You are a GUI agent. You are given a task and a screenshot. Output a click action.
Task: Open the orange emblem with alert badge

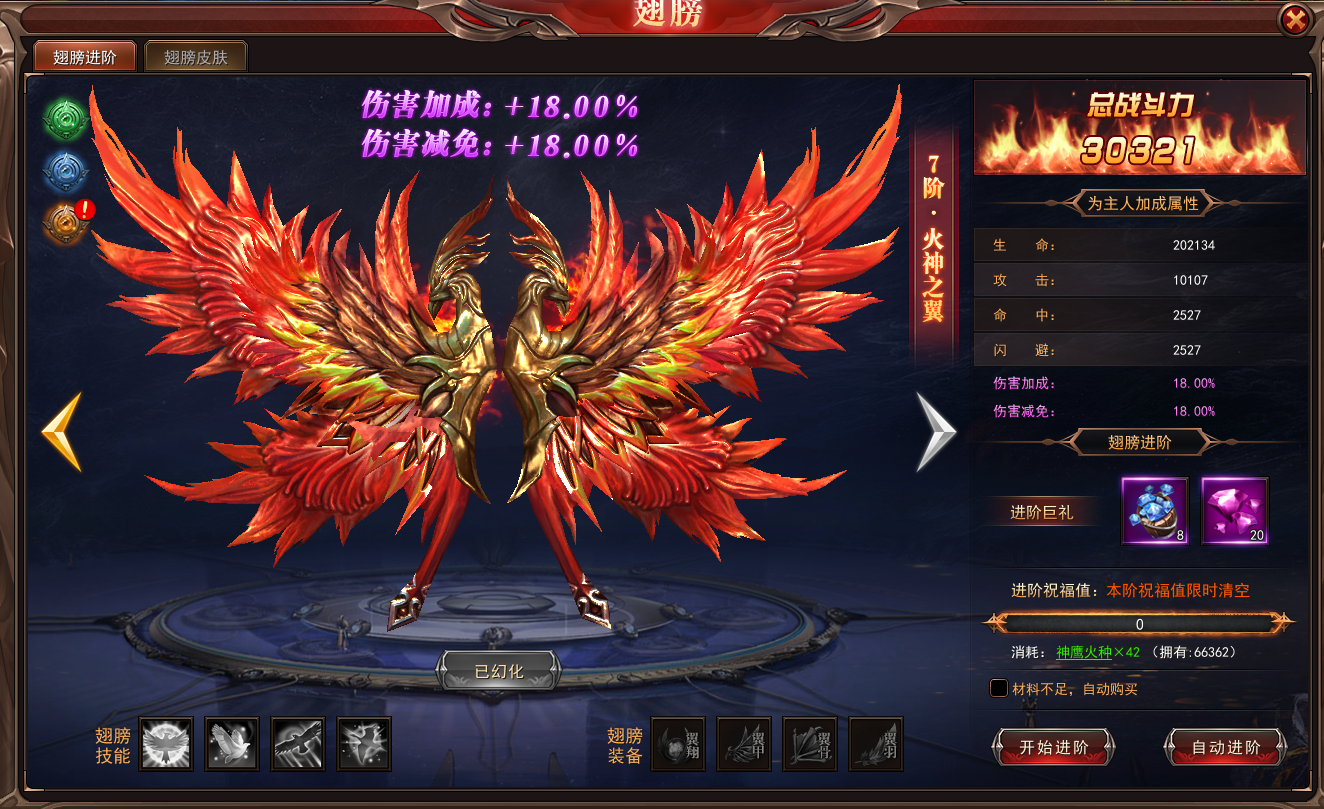click(65, 223)
